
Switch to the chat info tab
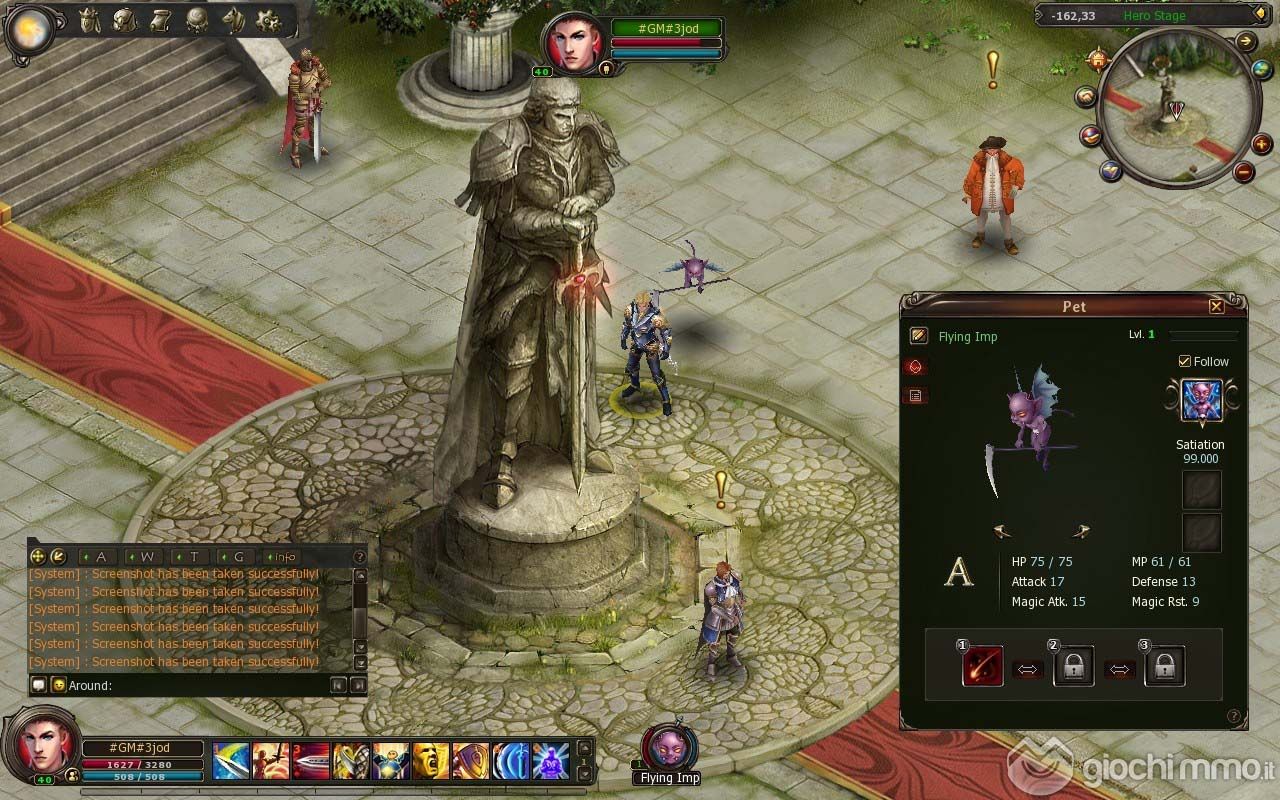(285, 556)
